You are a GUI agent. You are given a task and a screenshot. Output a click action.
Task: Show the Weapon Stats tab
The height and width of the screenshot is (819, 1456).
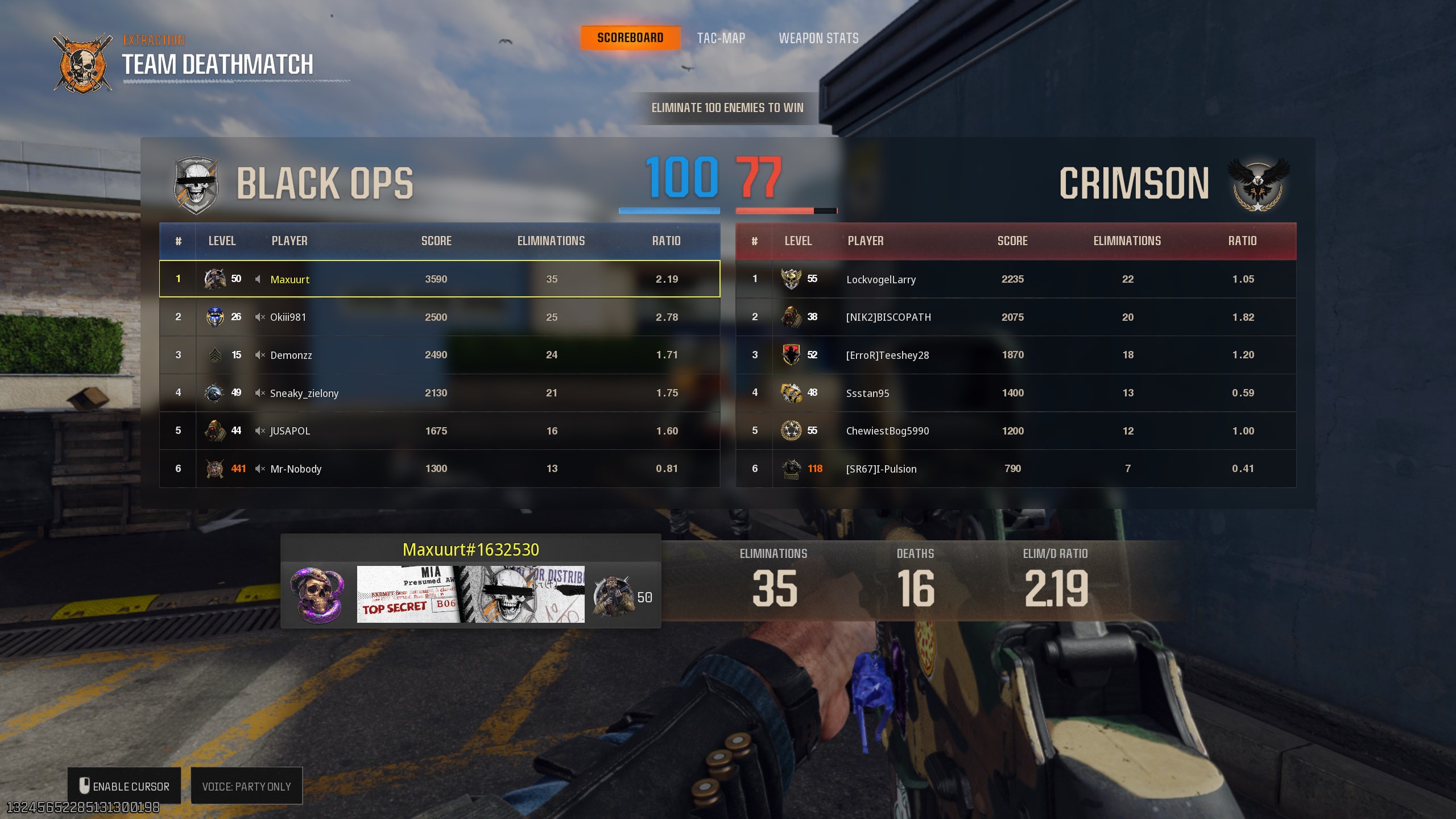tap(818, 38)
